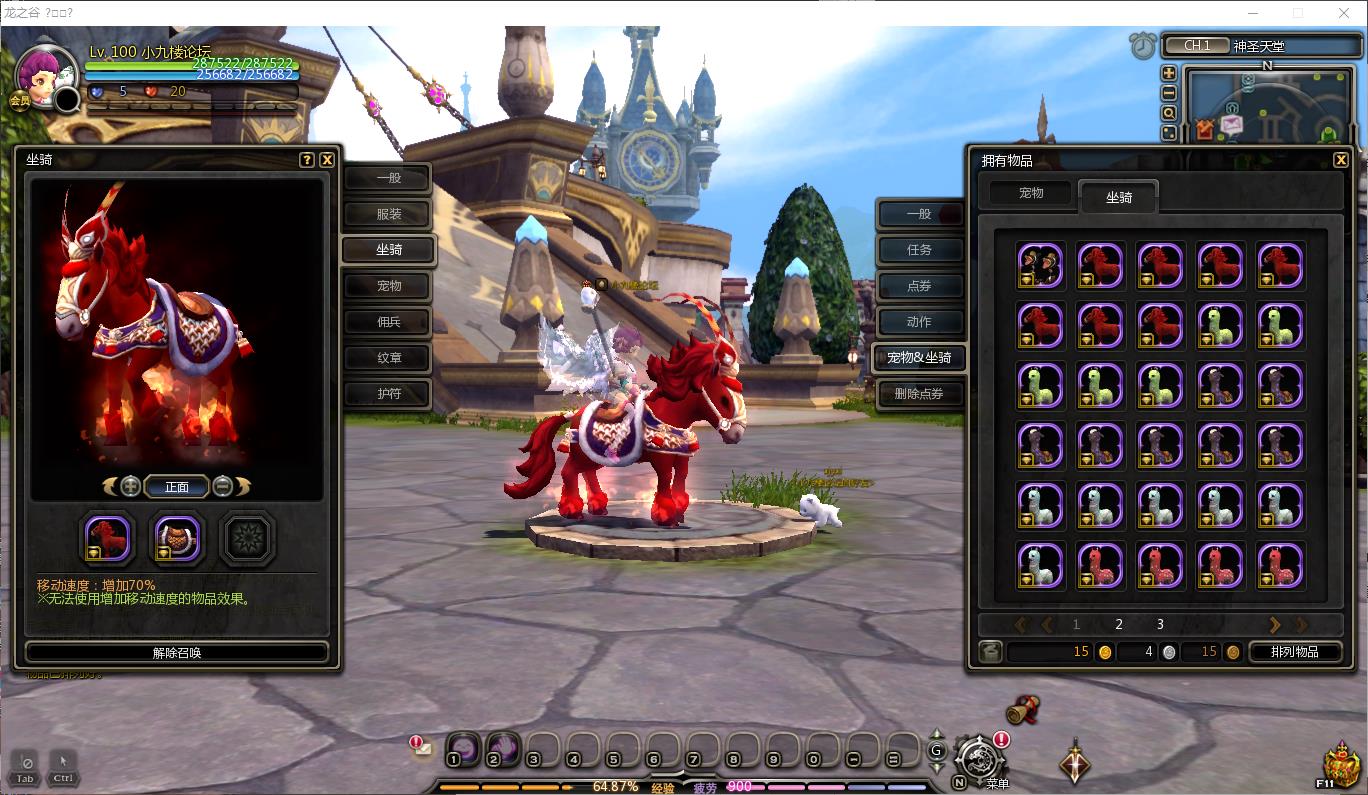Switch to the 宠物 tab in 拥有物品
This screenshot has height=795, width=1368.
point(1031,193)
